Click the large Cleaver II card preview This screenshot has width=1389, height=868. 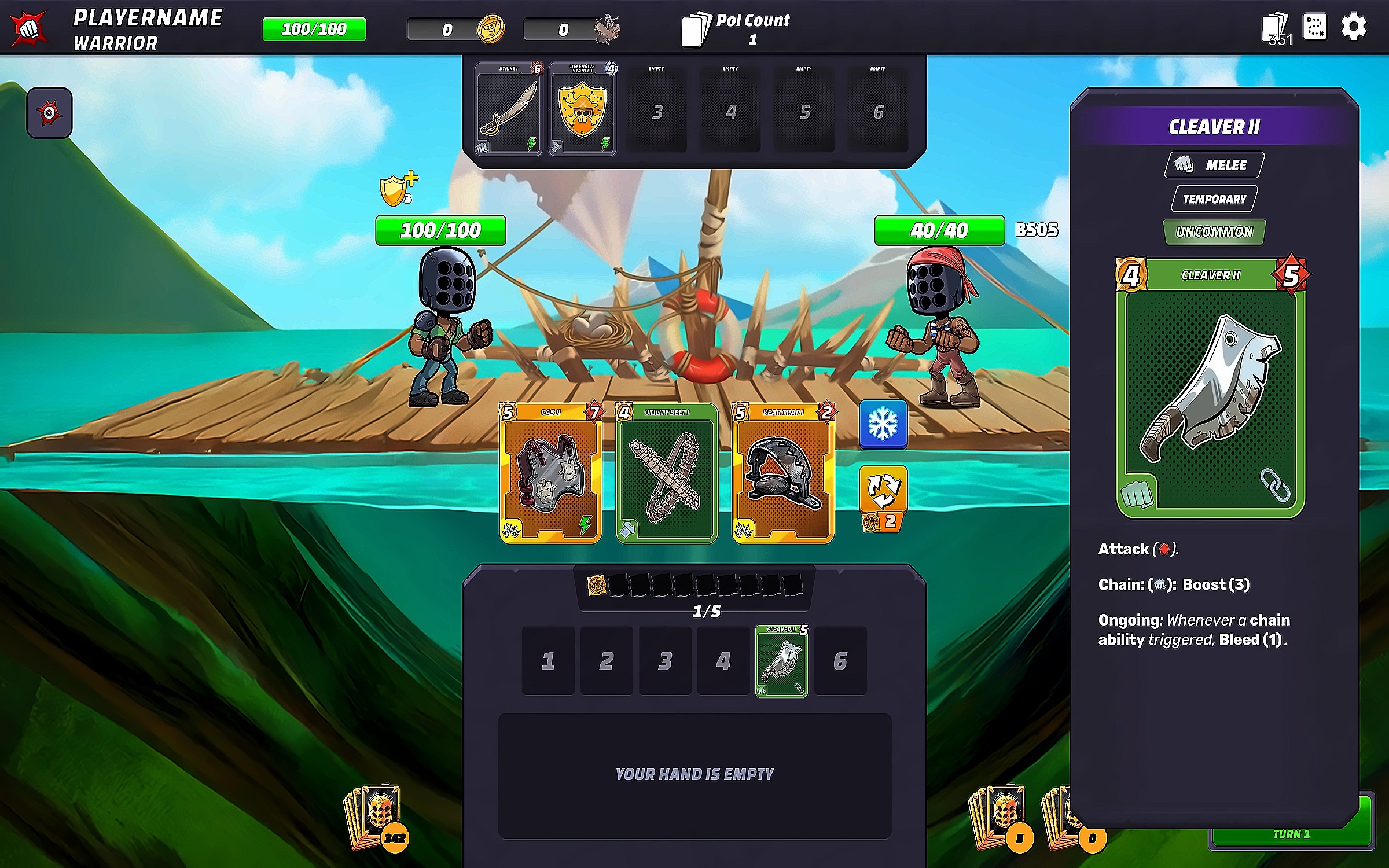point(1210,388)
